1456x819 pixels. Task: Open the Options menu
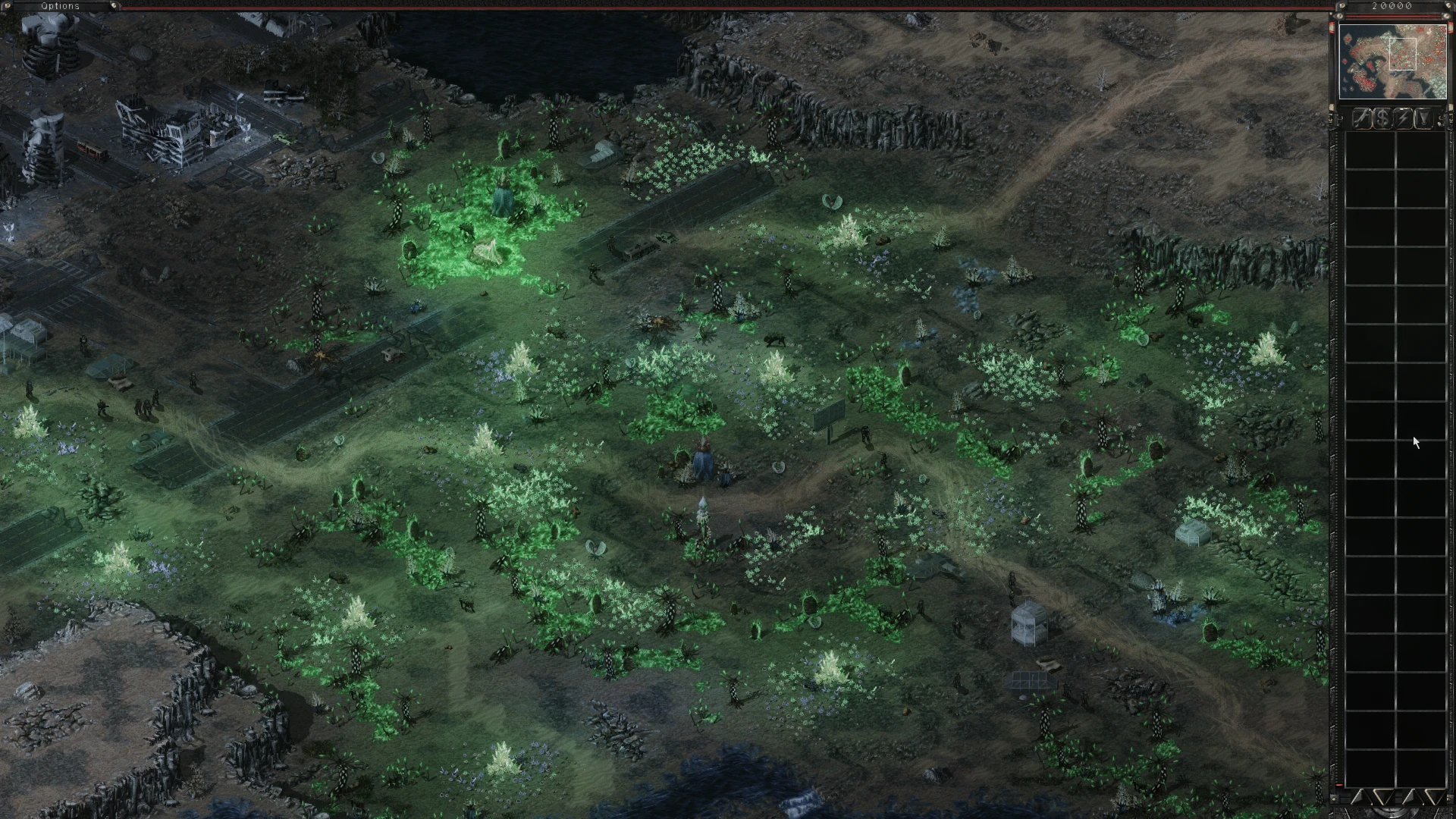(60, 5)
